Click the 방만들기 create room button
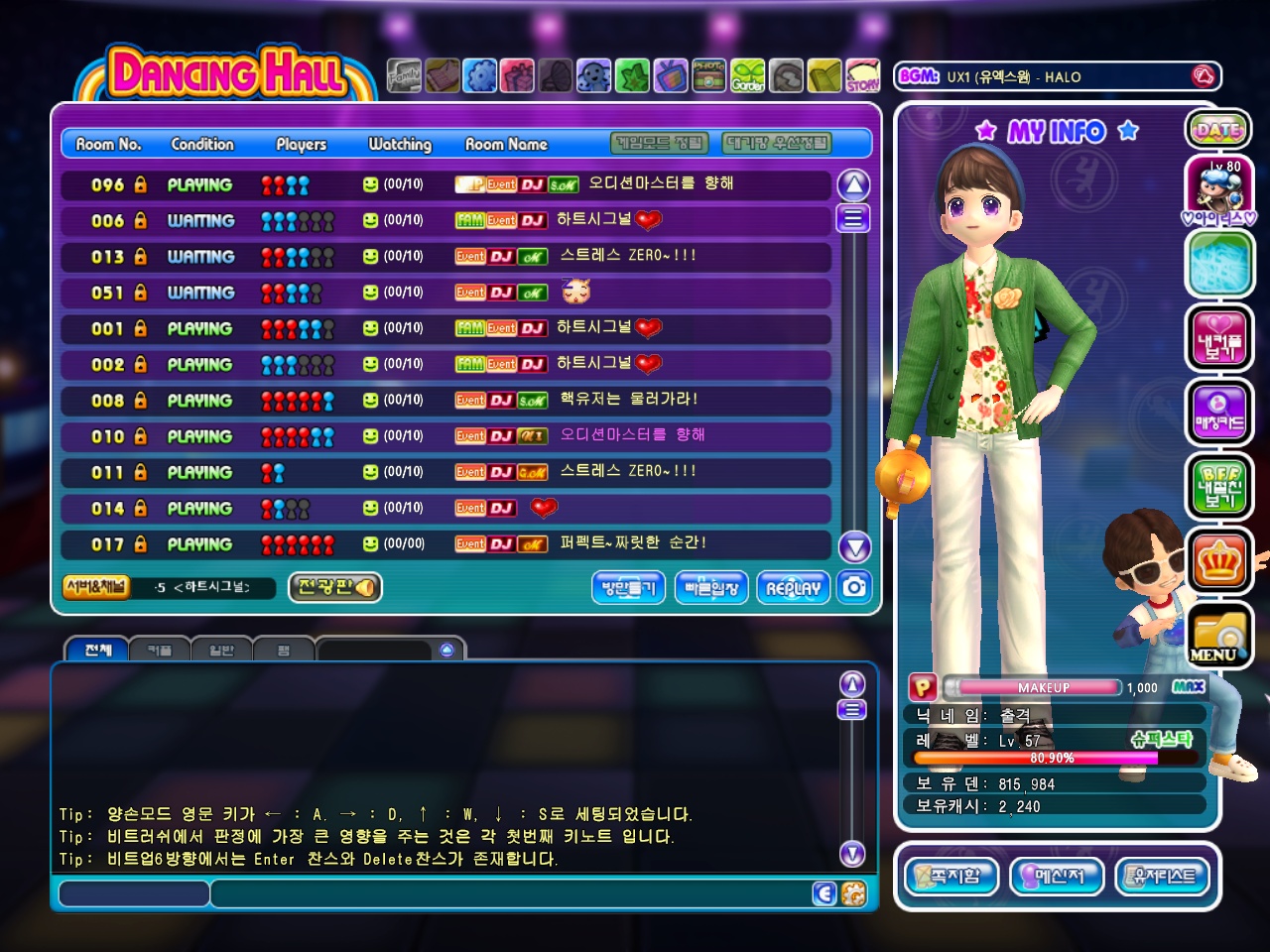Screen dimensions: 1270x952 (x=629, y=587)
